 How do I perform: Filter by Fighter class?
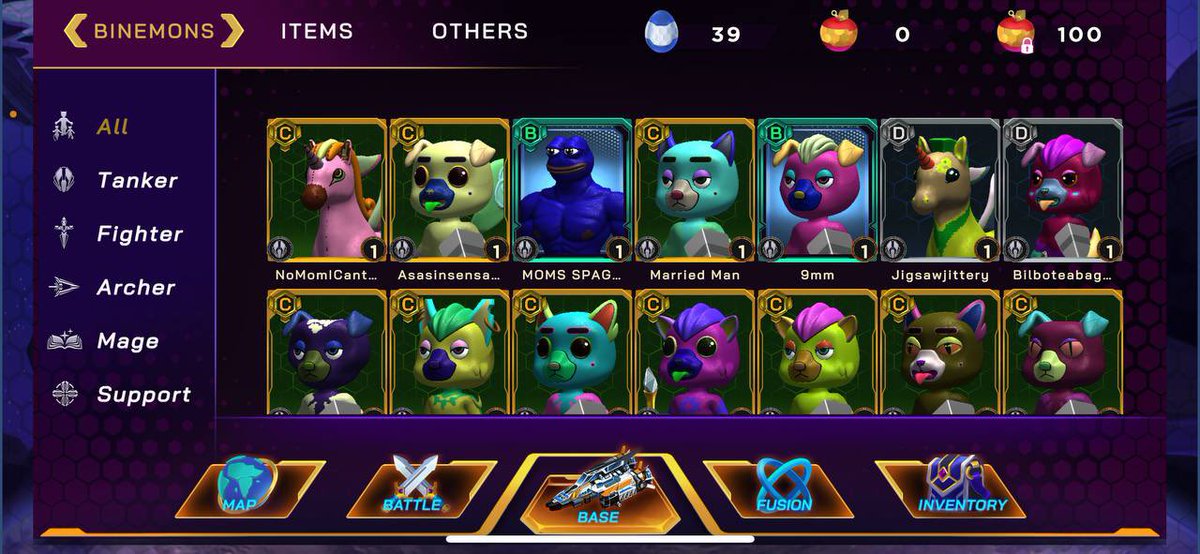point(139,234)
